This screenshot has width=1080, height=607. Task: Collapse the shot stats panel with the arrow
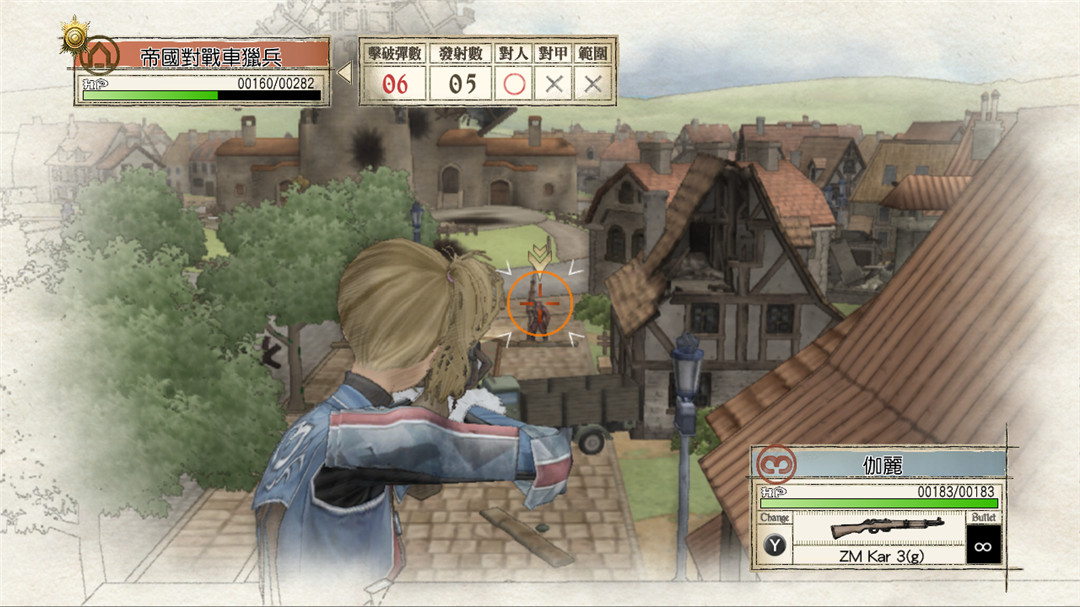pos(345,72)
